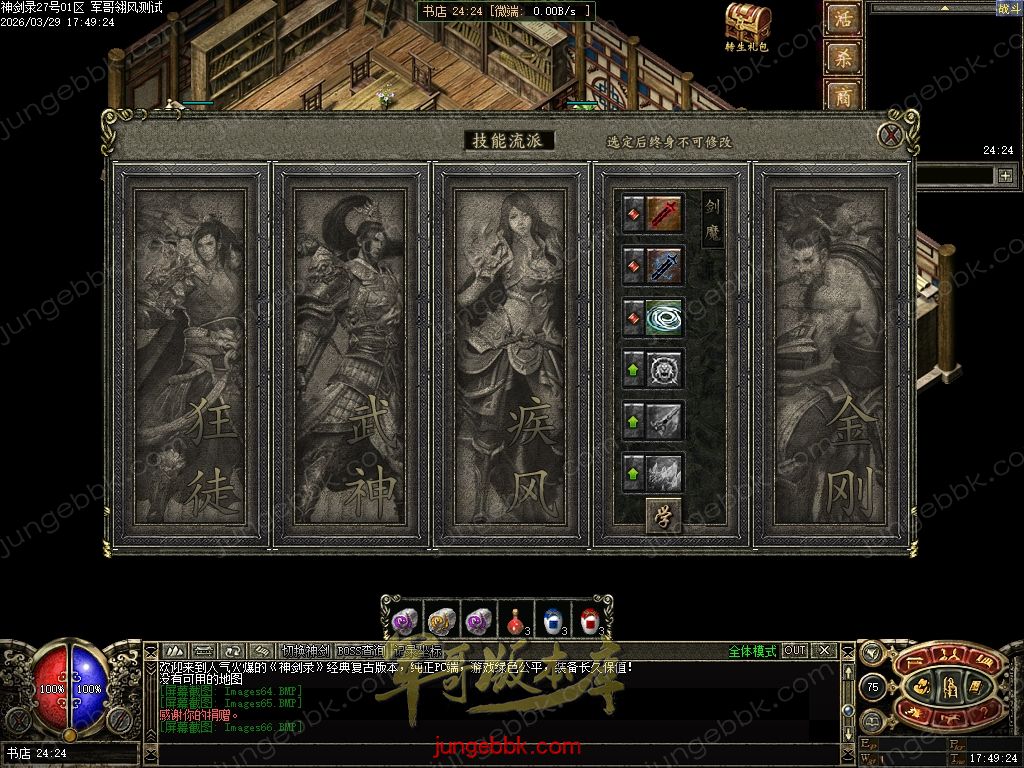Select the 武神 armored warrior panel

pyautogui.click(x=350, y=355)
